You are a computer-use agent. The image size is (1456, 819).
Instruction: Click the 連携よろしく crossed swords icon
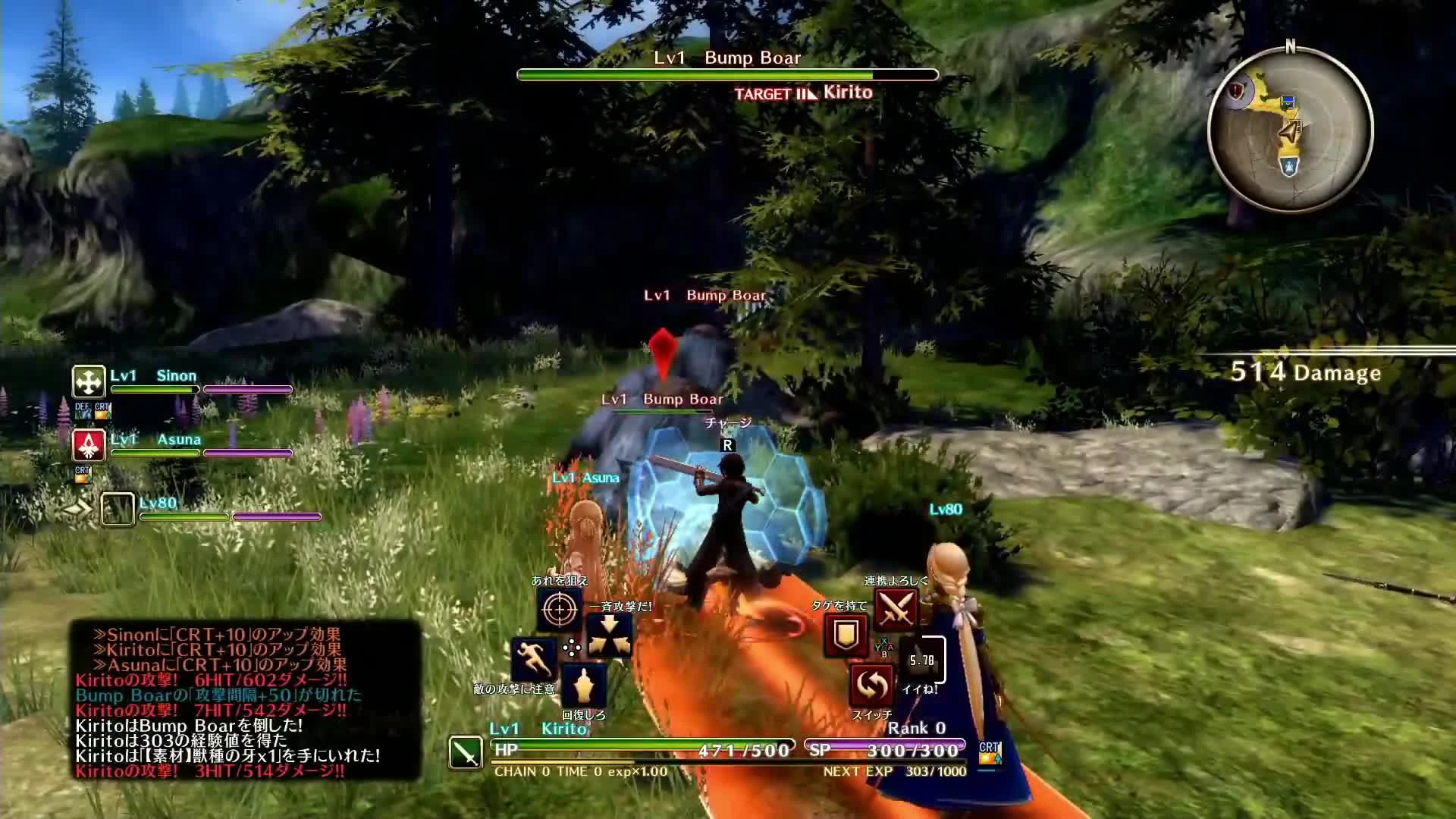tap(896, 607)
